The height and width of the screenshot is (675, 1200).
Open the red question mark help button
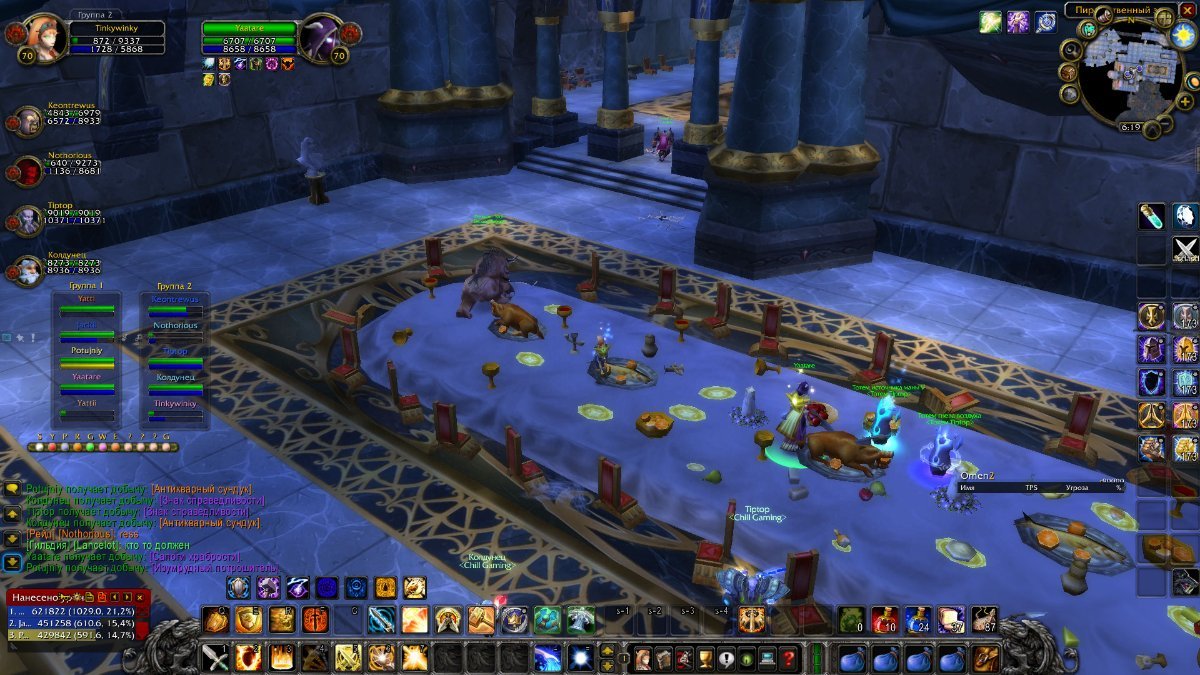(x=789, y=658)
